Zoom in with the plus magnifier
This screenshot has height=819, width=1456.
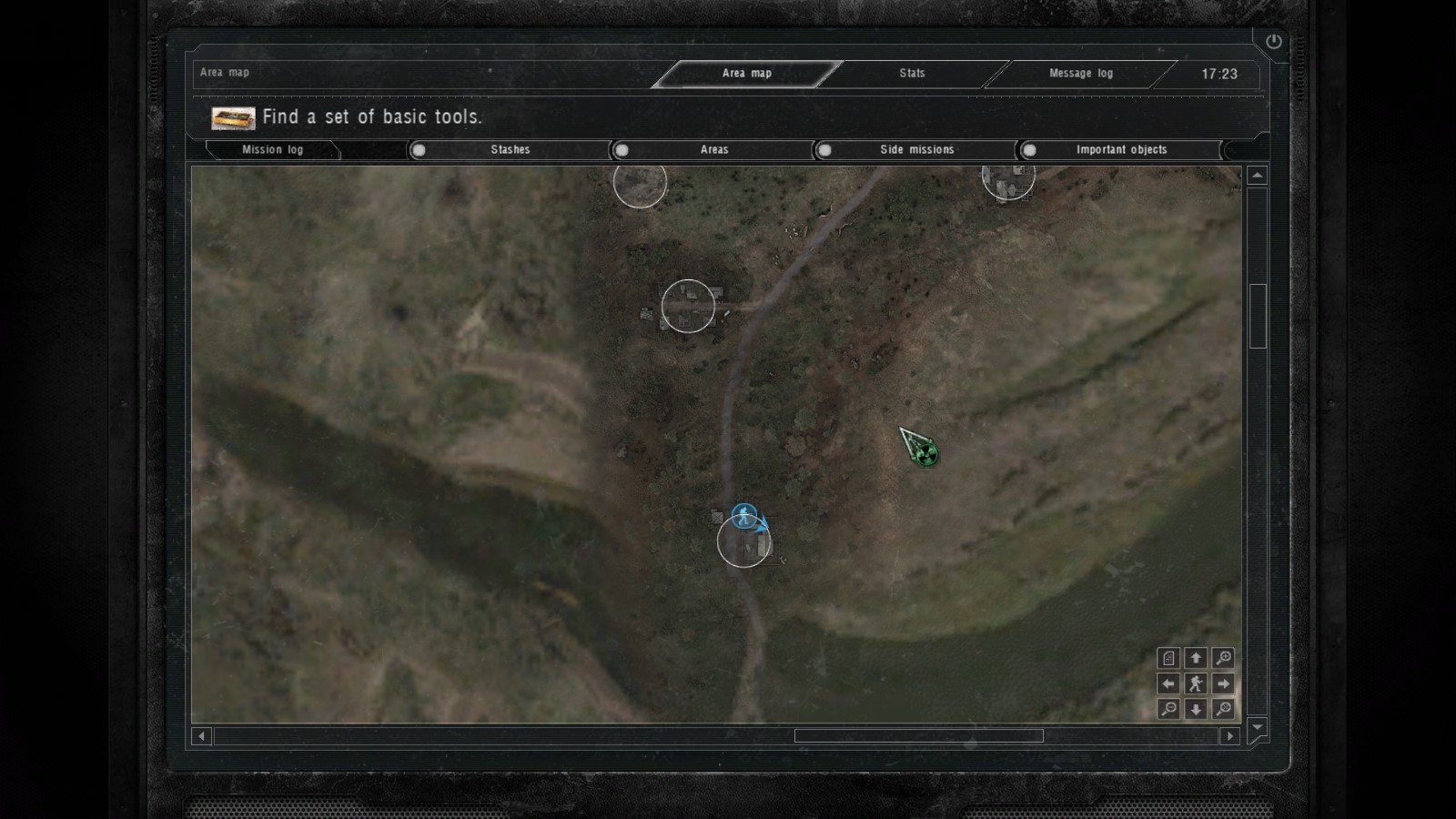pos(1223,658)
